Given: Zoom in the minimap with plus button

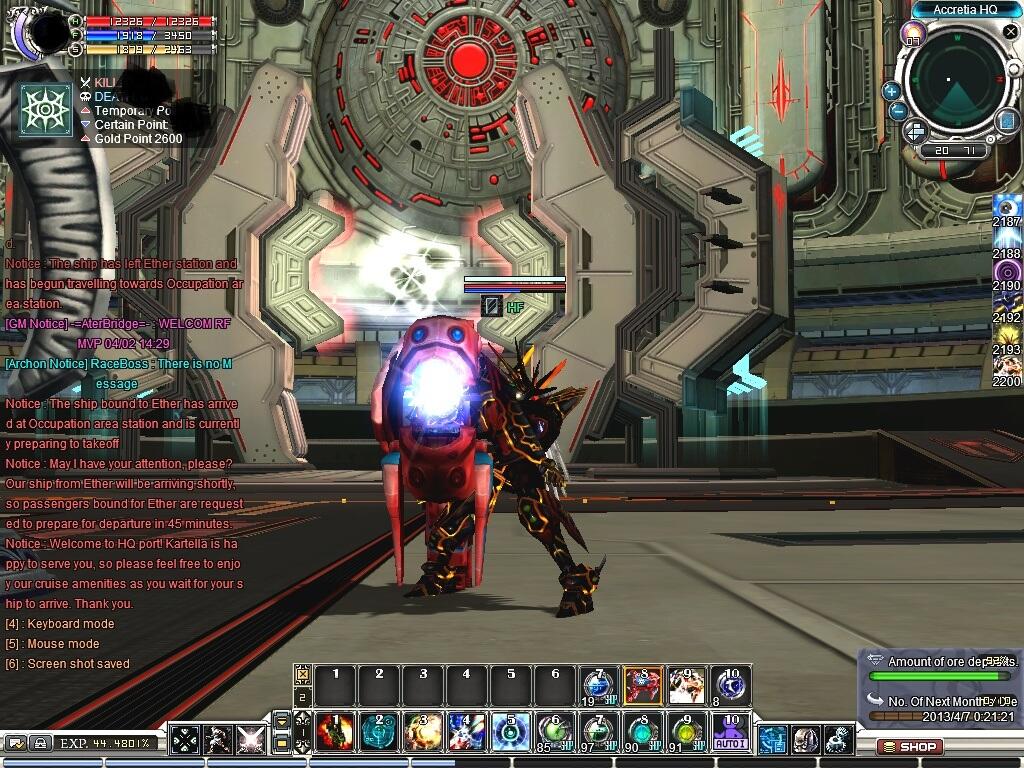Looking at the screenshot, I should coord(891,91).
